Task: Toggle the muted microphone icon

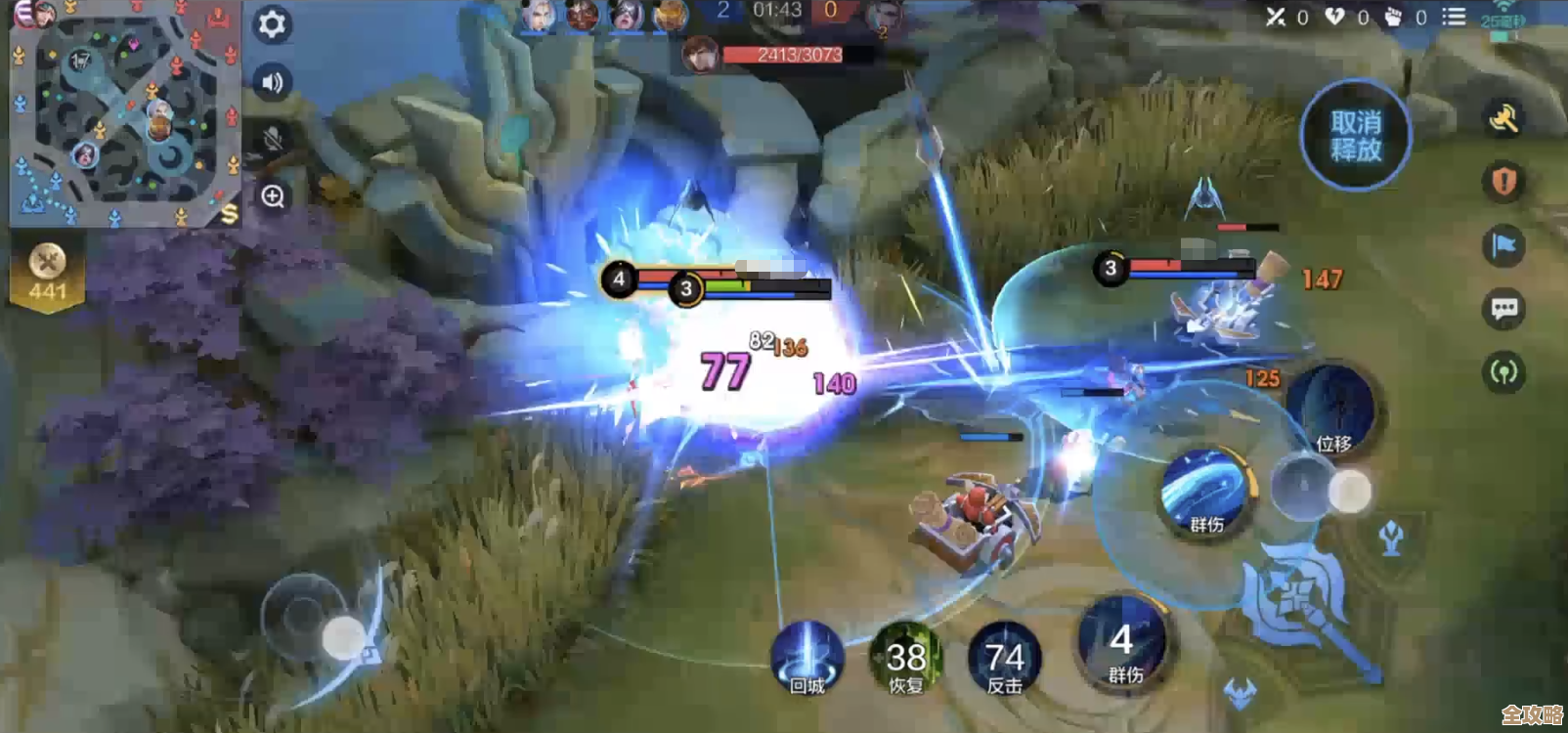Action: click(272, 140)
